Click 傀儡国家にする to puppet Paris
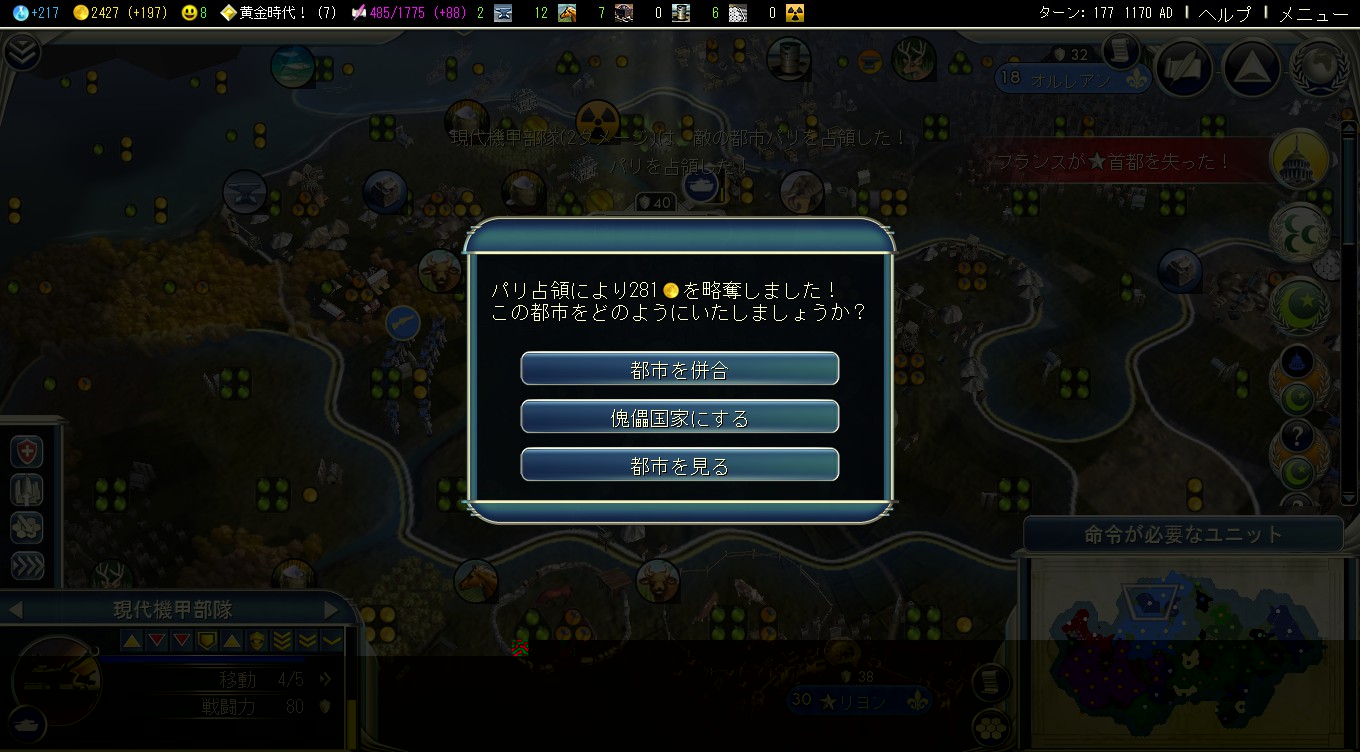The image size is (1360, 752). 679,416
